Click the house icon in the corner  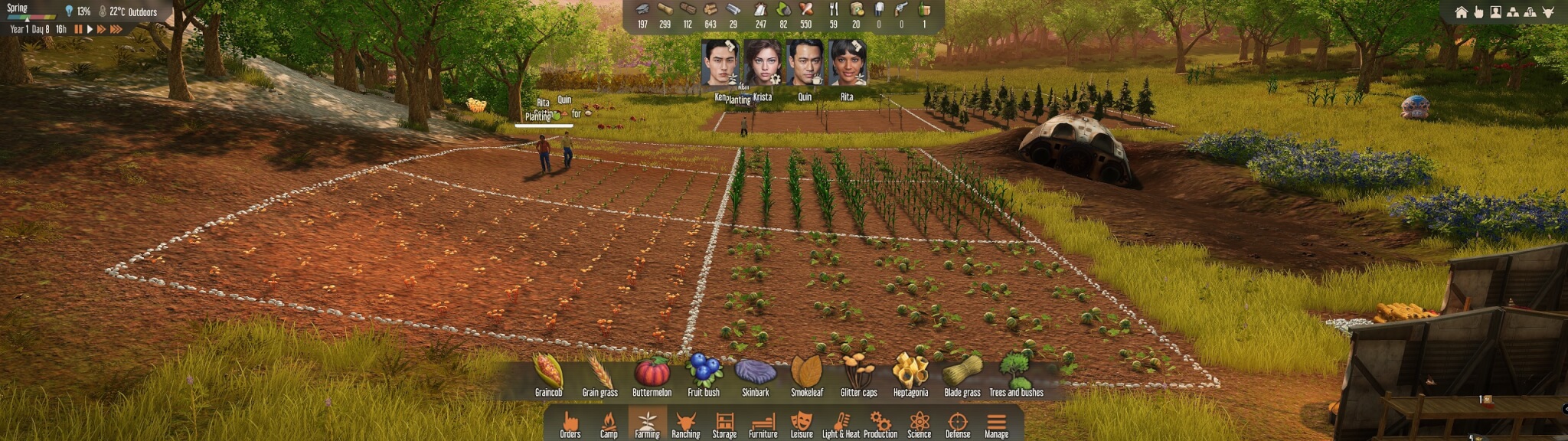(x=1461, y=12)
